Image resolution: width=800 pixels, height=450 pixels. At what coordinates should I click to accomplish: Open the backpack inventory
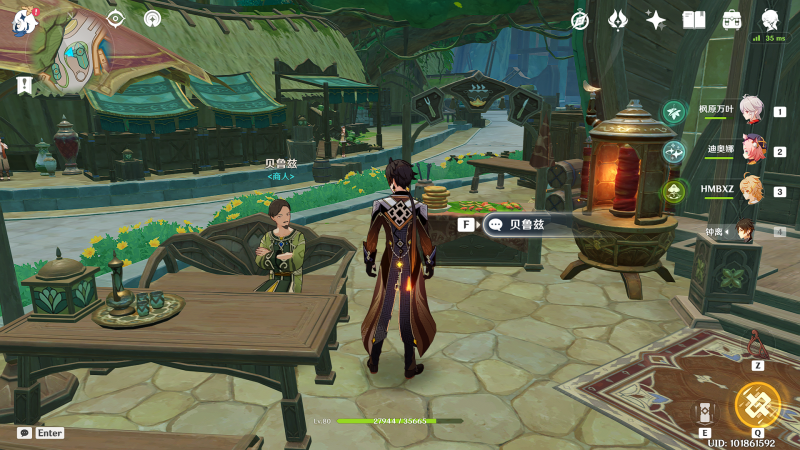(x=732, y=19)
